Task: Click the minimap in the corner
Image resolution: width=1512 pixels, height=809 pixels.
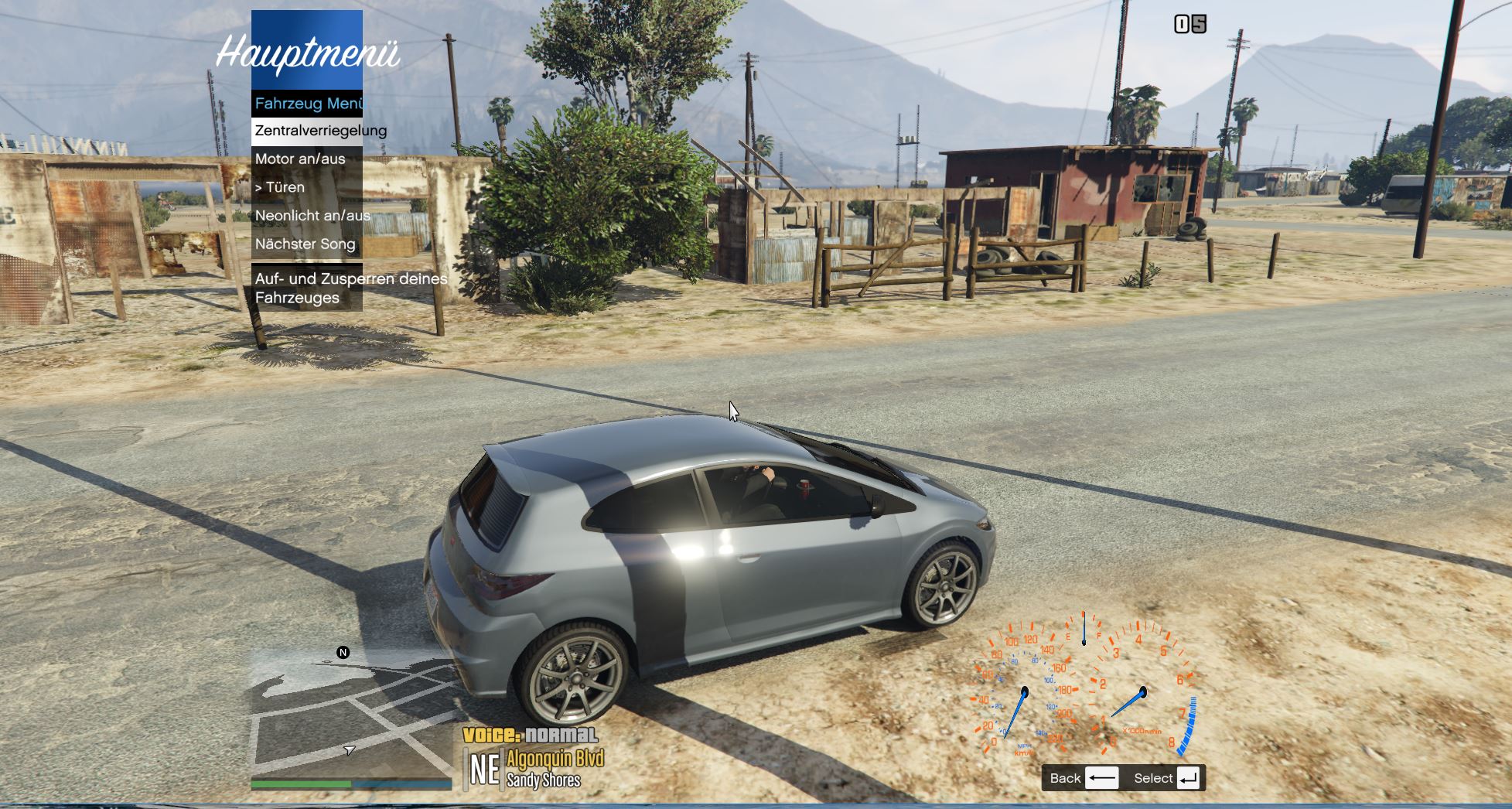Action: [x=351, y=715]
